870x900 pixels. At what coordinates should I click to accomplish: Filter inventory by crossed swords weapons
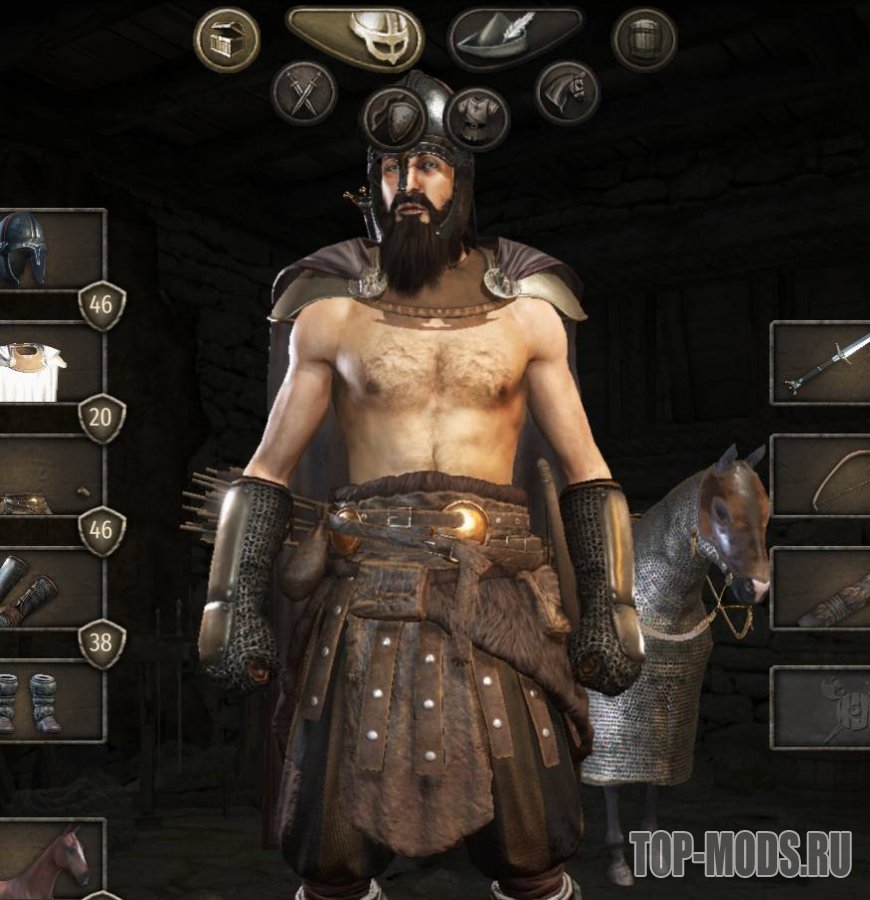[304, 93]
